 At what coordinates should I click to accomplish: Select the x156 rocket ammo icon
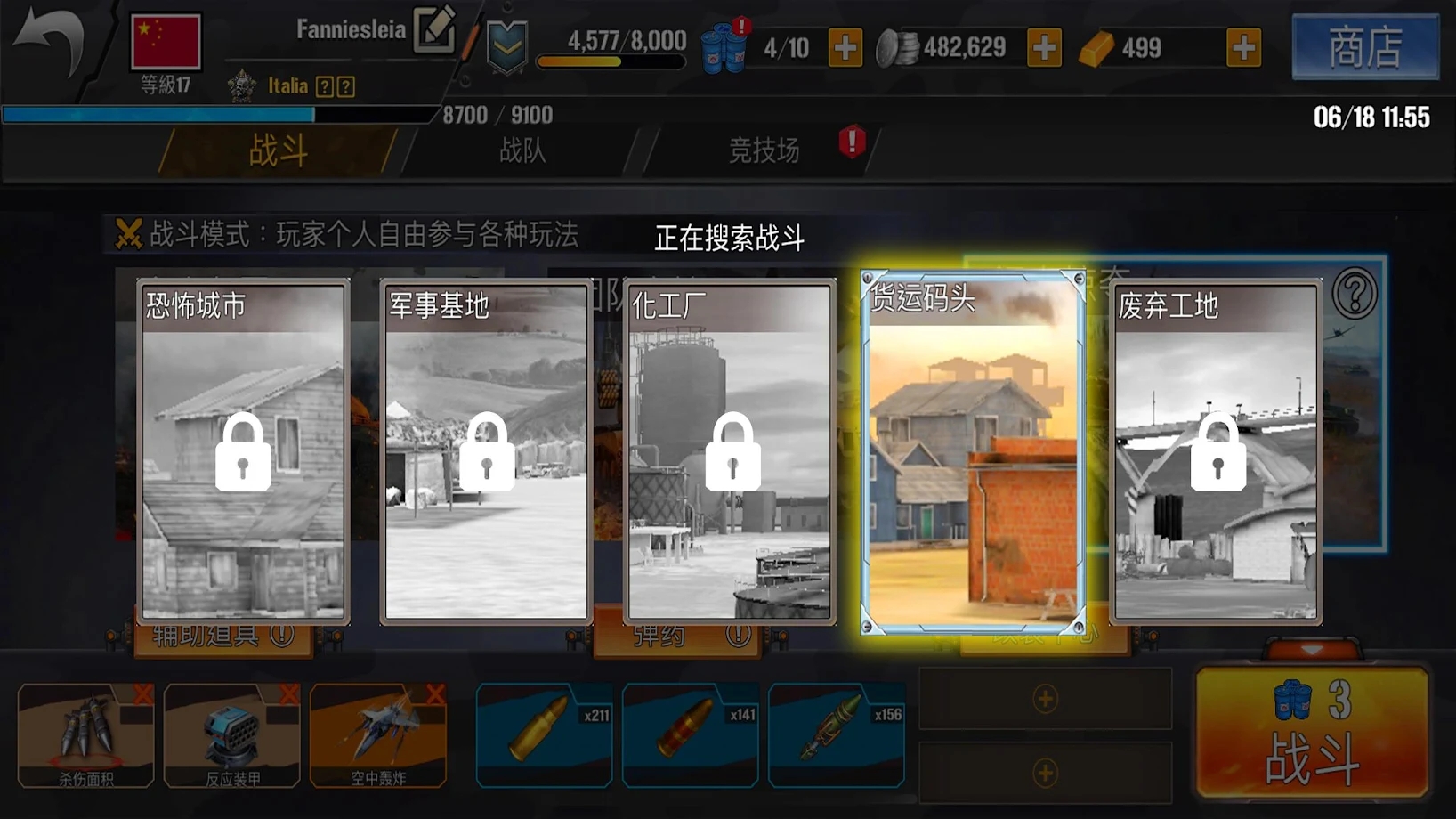[837, 734]
